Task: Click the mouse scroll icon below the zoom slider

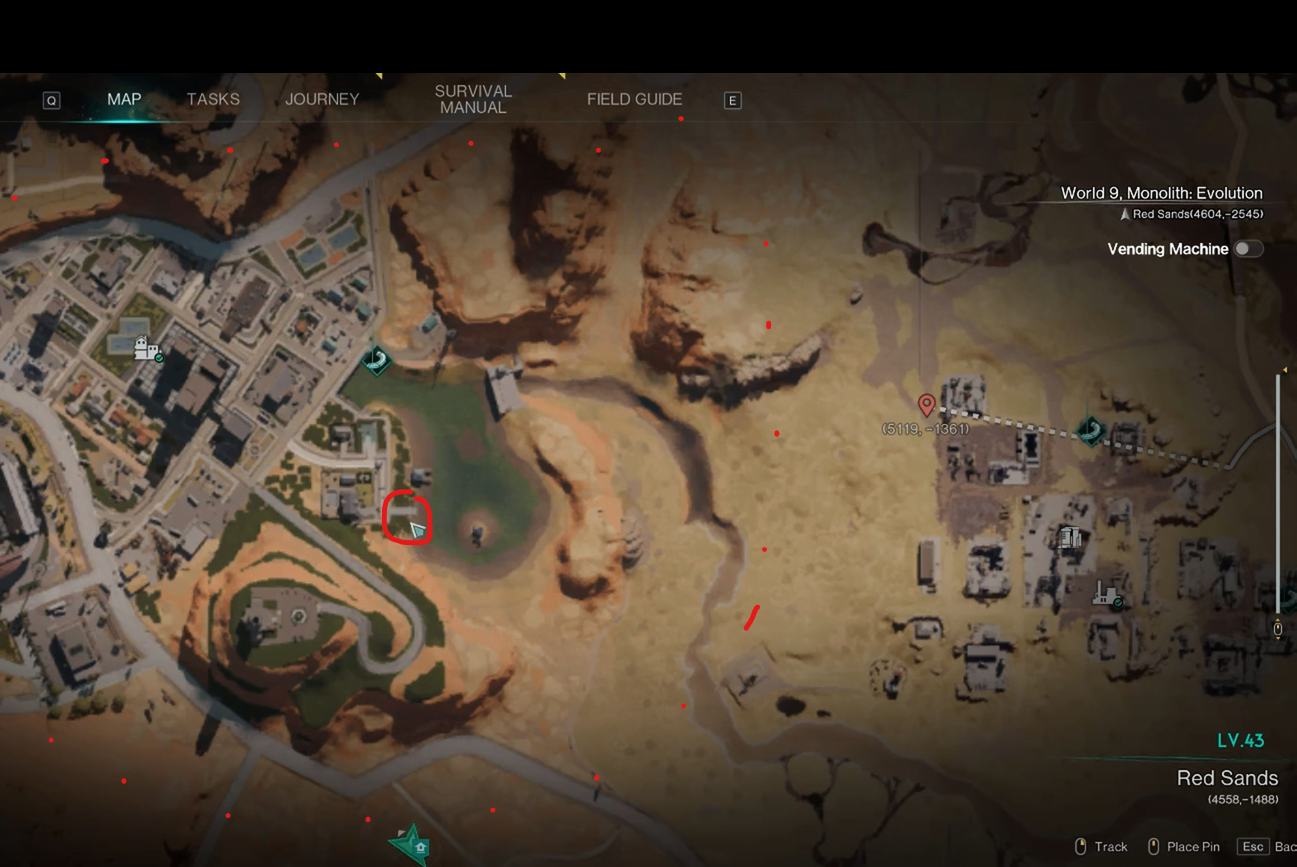Action: pyautogui.click(x=1279, y=628)
